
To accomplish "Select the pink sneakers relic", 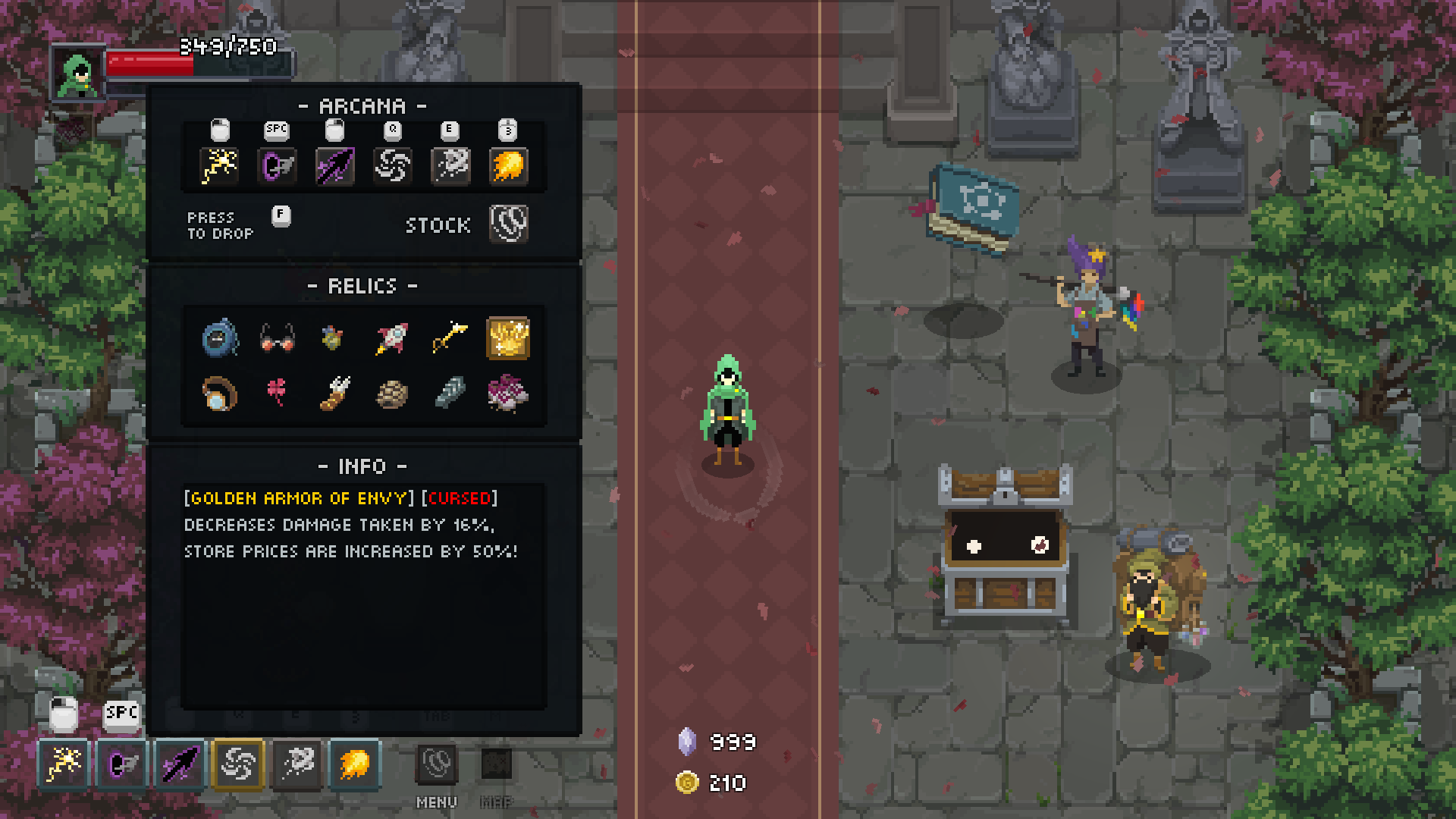I will (x=508, y=394).
